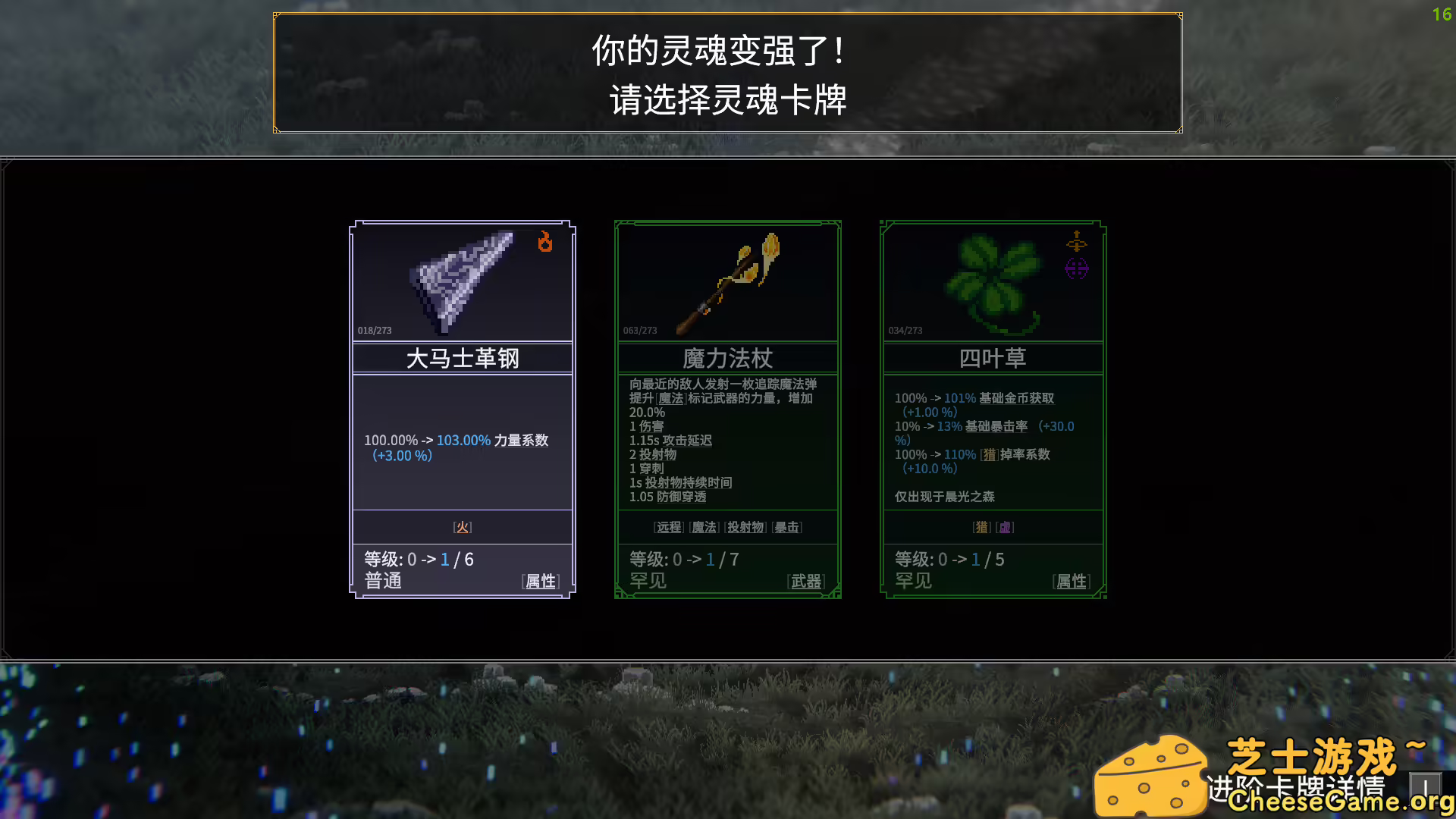Viewport: 1456px width, 819px height.
Task: Click the purple orb icon on the Clover card
Action: 1075,268
